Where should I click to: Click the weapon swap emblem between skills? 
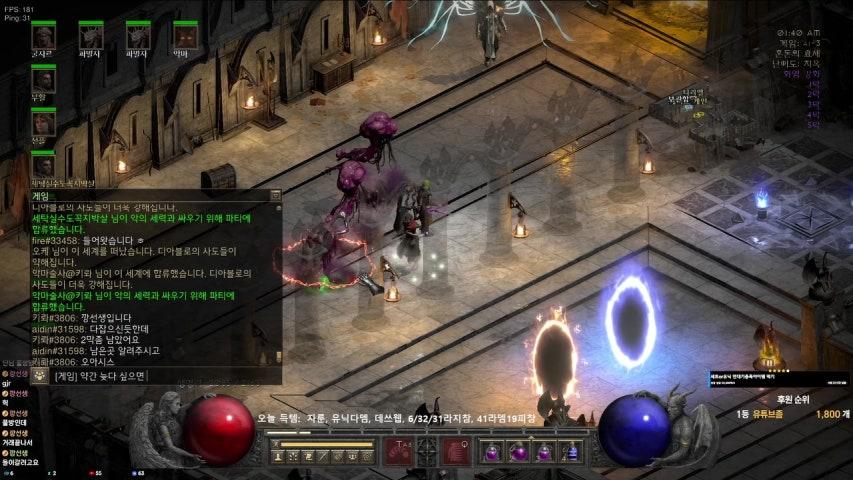coord(428,450)
